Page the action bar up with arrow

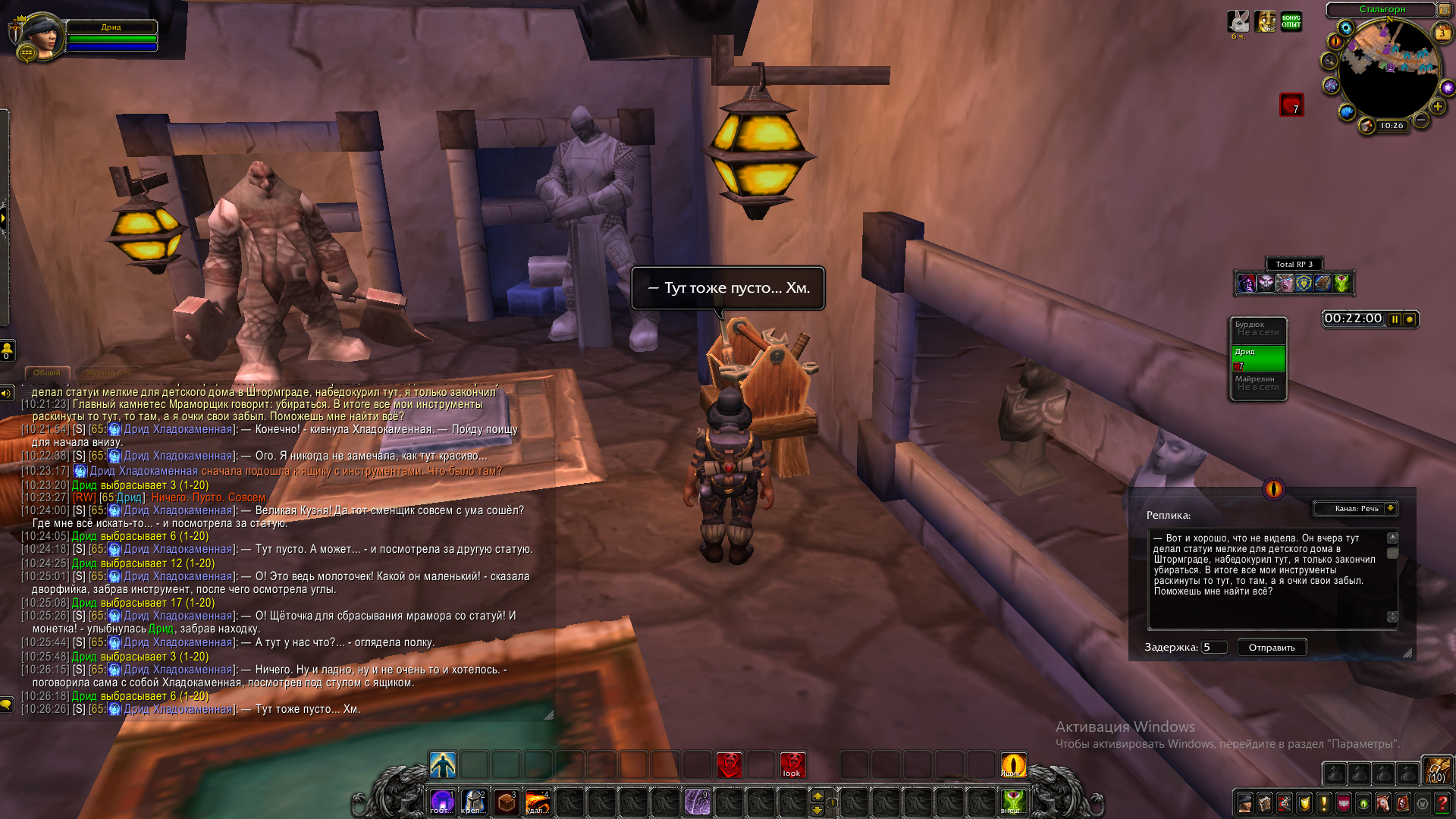pyautogui.click(x=817, y=795)
